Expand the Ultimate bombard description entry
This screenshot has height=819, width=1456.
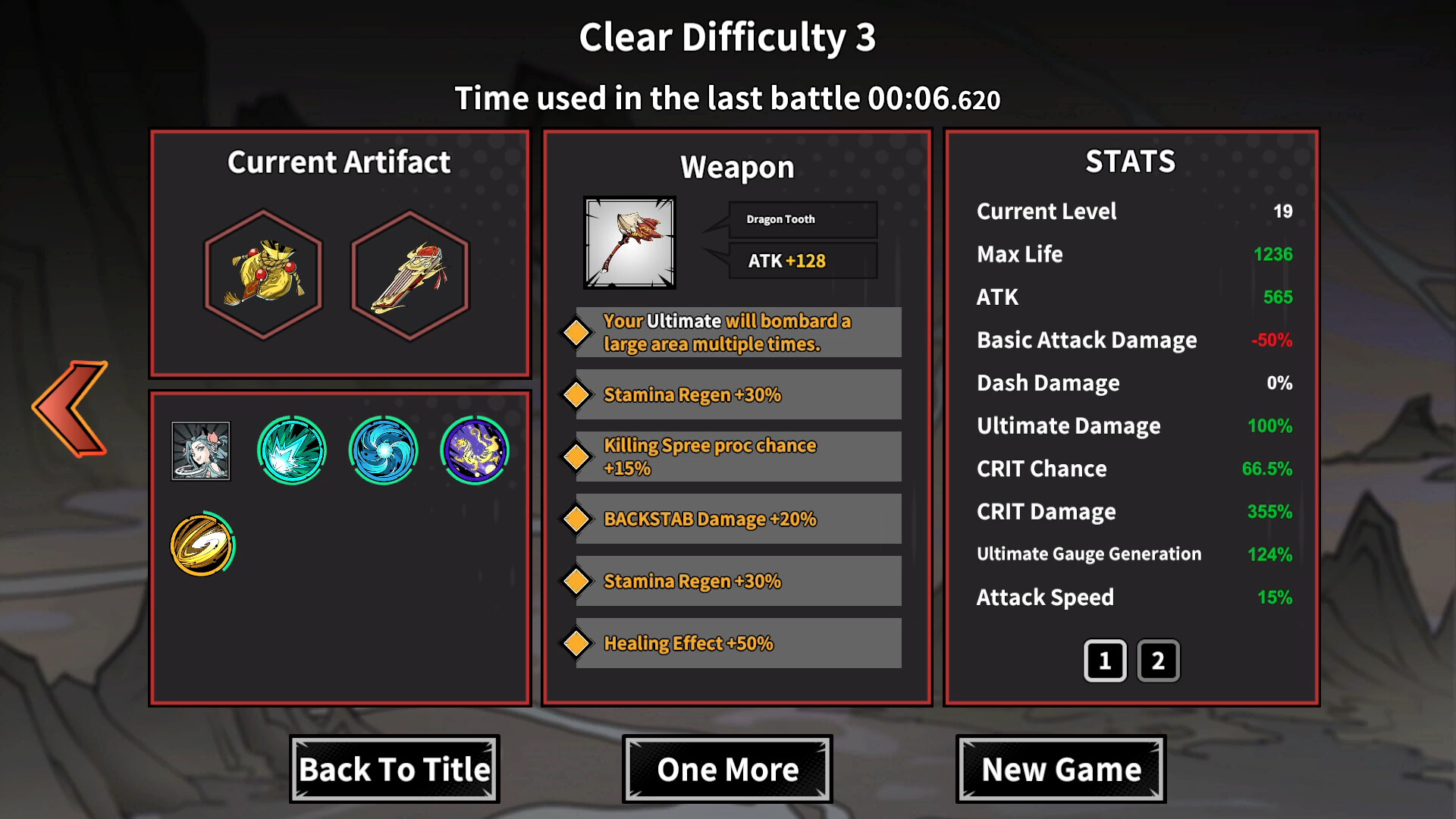point(736,331)
